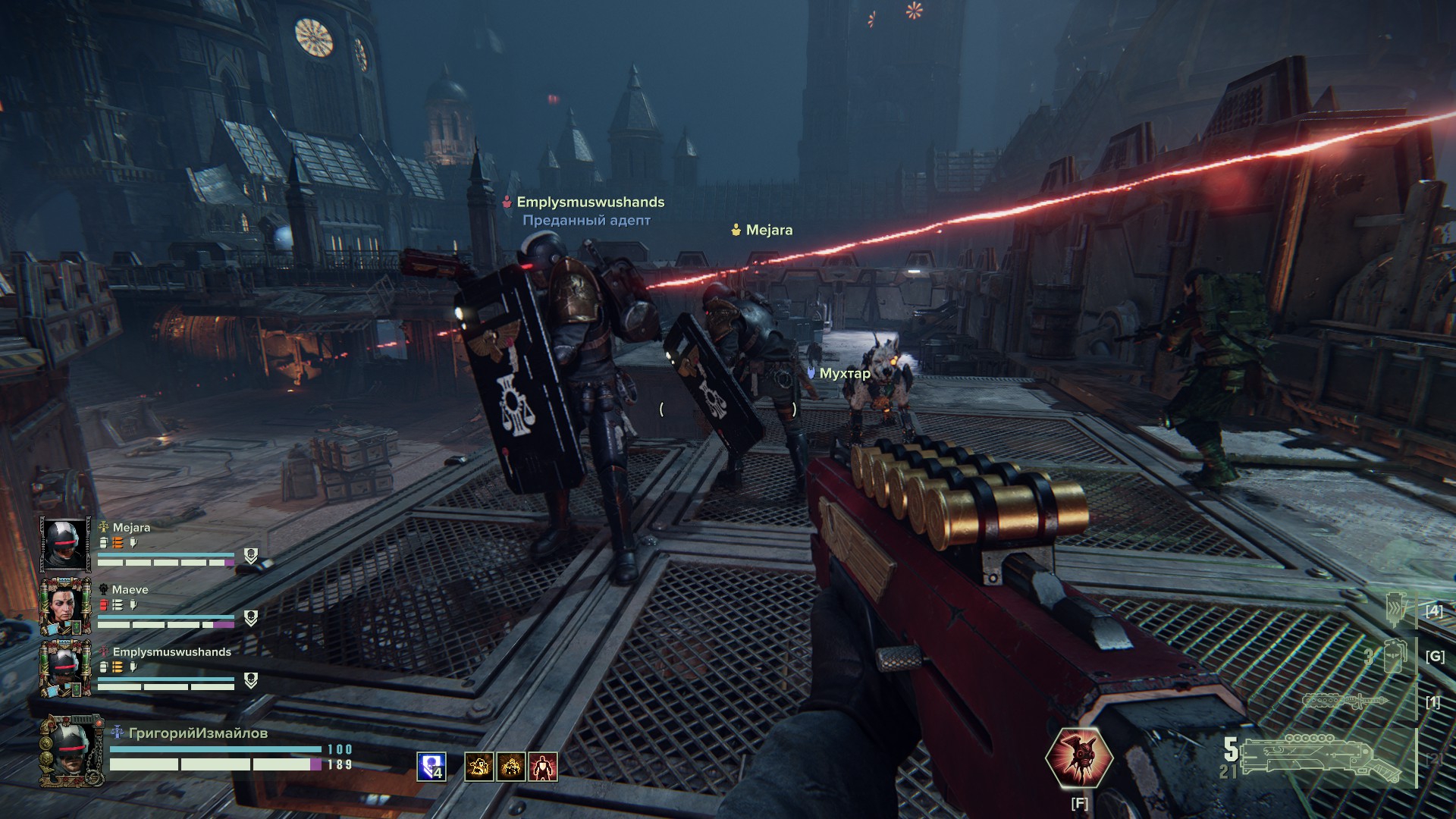Screen dimensions: 1456x819
Task: Select Emplysmuswushands' portrait in team list
Action: (65, 668)
